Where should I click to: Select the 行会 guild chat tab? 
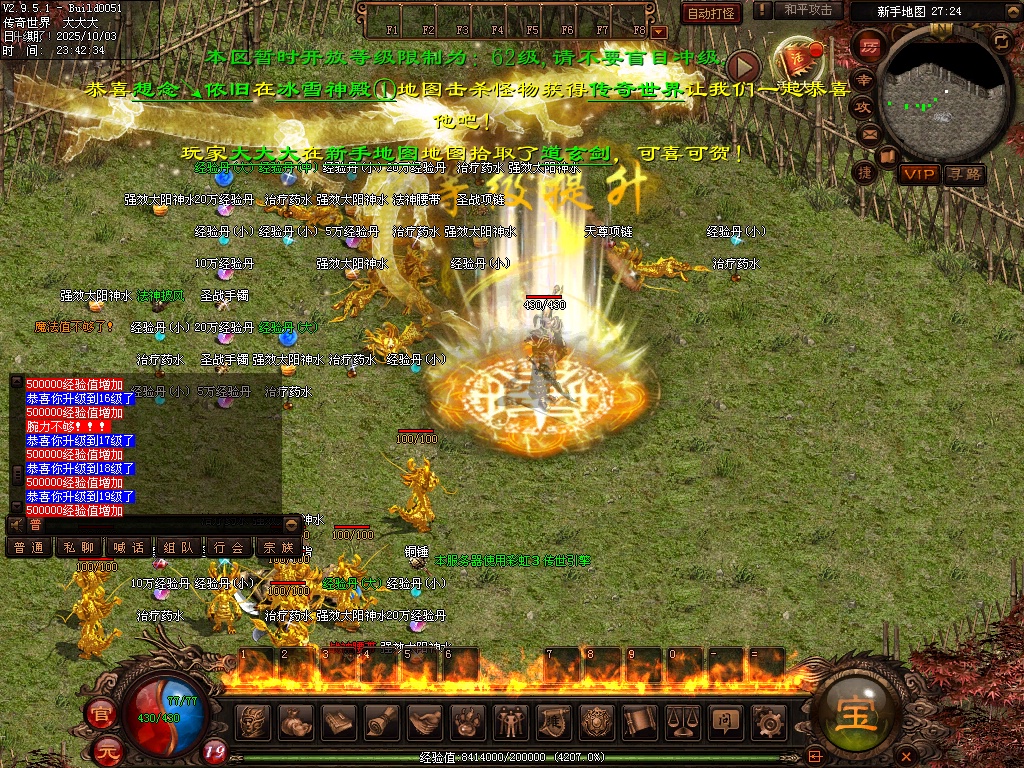pyautogui.click(x=229, y=547)
